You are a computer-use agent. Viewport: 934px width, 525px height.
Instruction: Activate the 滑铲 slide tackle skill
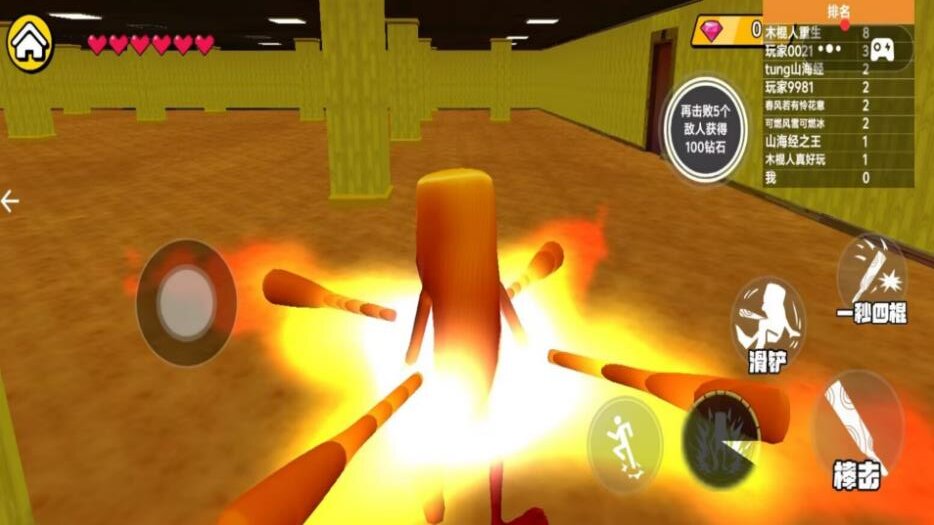[767, 325]
